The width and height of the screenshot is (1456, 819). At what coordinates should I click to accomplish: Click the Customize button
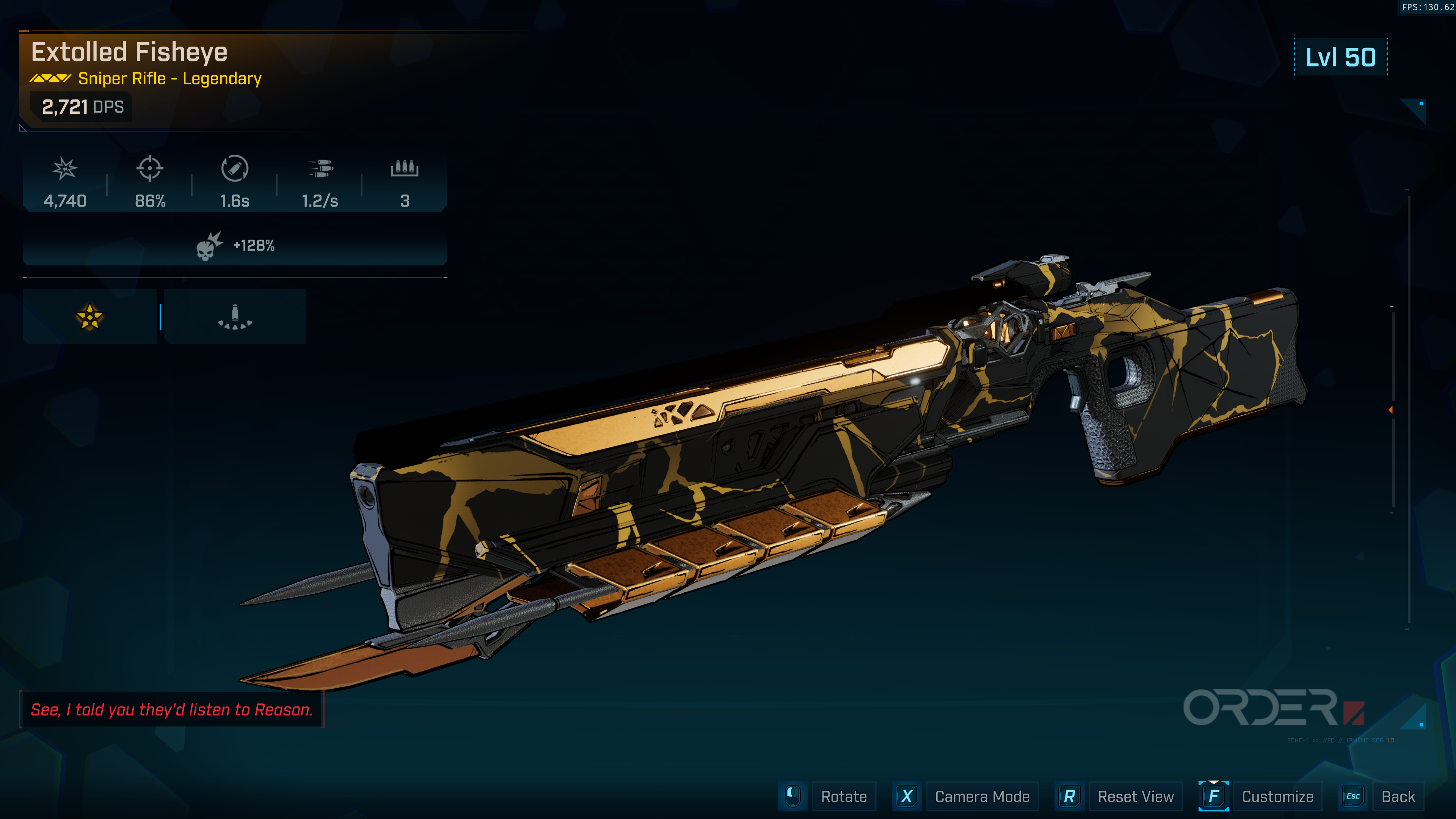tap(1276, 796)
